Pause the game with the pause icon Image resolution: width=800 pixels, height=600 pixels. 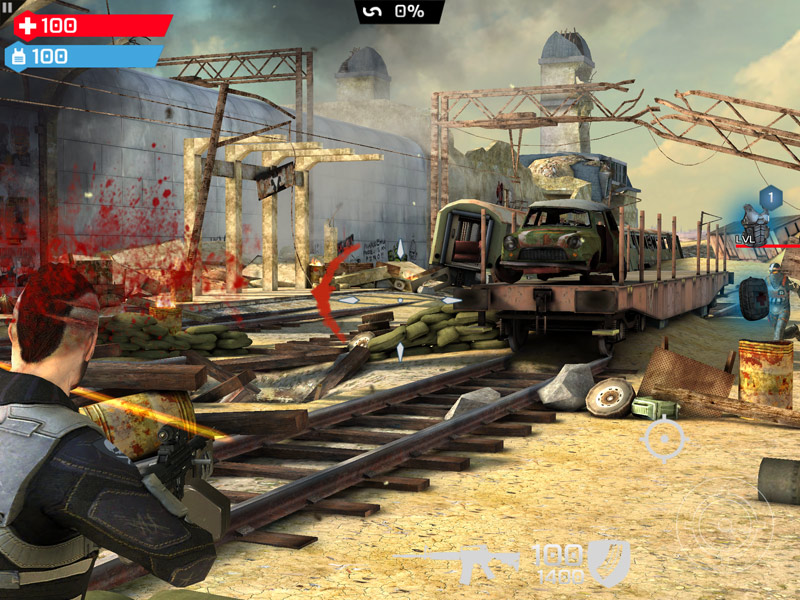pos(7,7)
